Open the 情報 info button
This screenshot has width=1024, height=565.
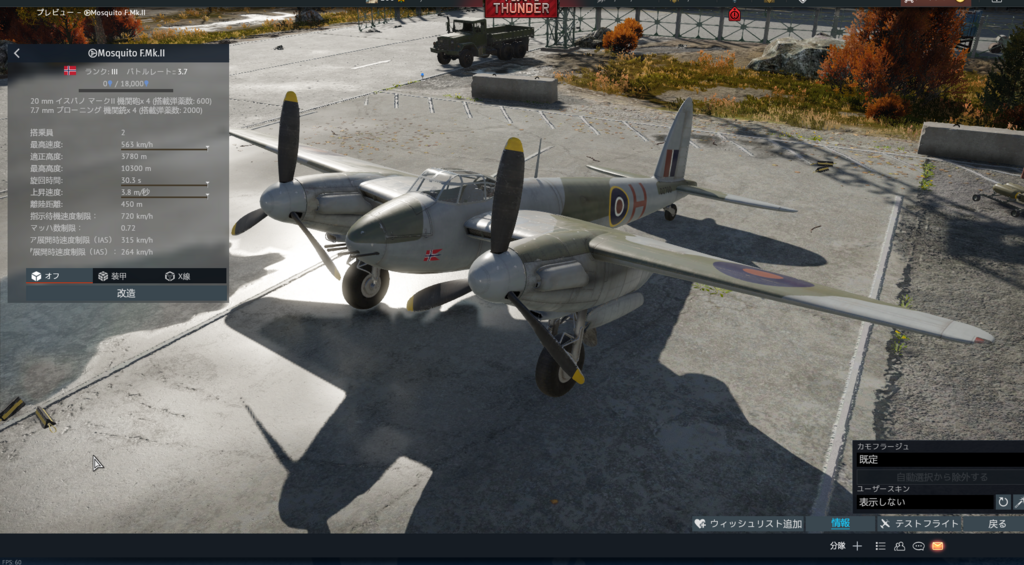840,523
